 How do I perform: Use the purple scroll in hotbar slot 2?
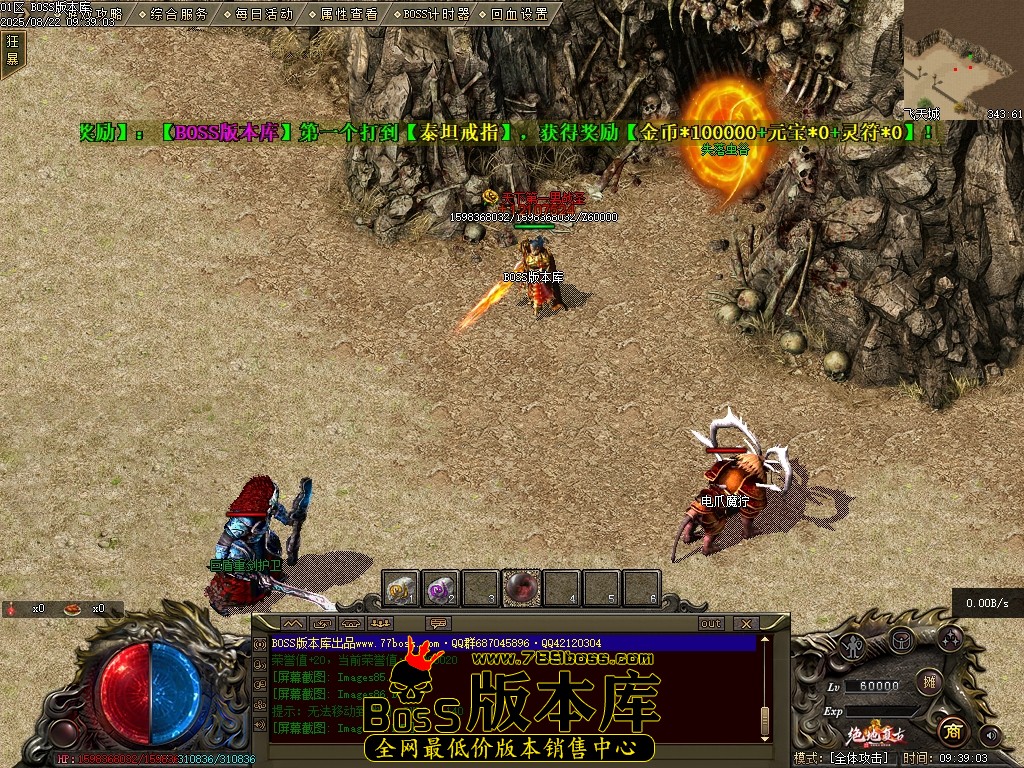pos(441,589)
